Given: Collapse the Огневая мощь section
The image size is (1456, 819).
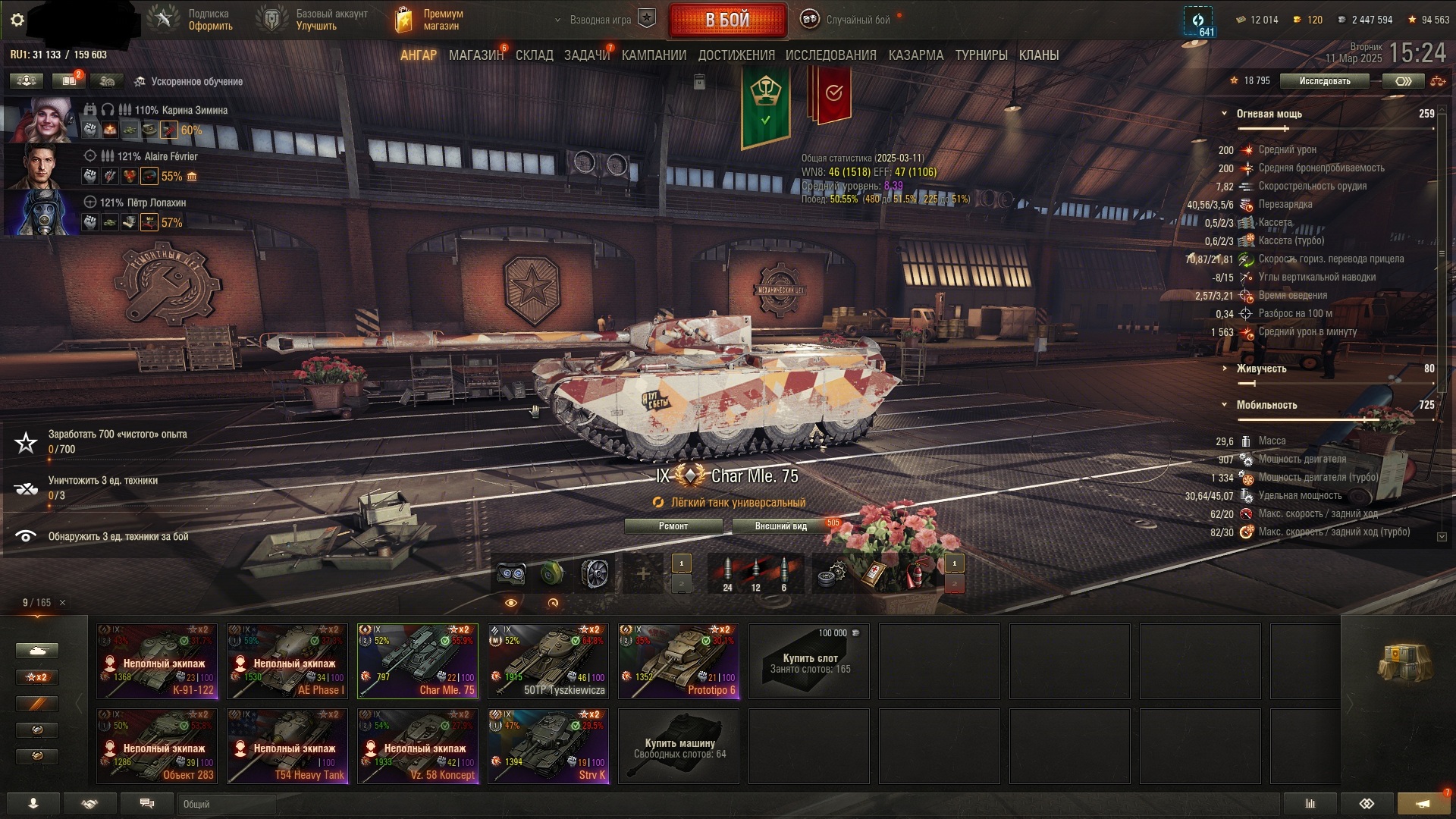Looking at the screenshot, I should [1224, 114].
